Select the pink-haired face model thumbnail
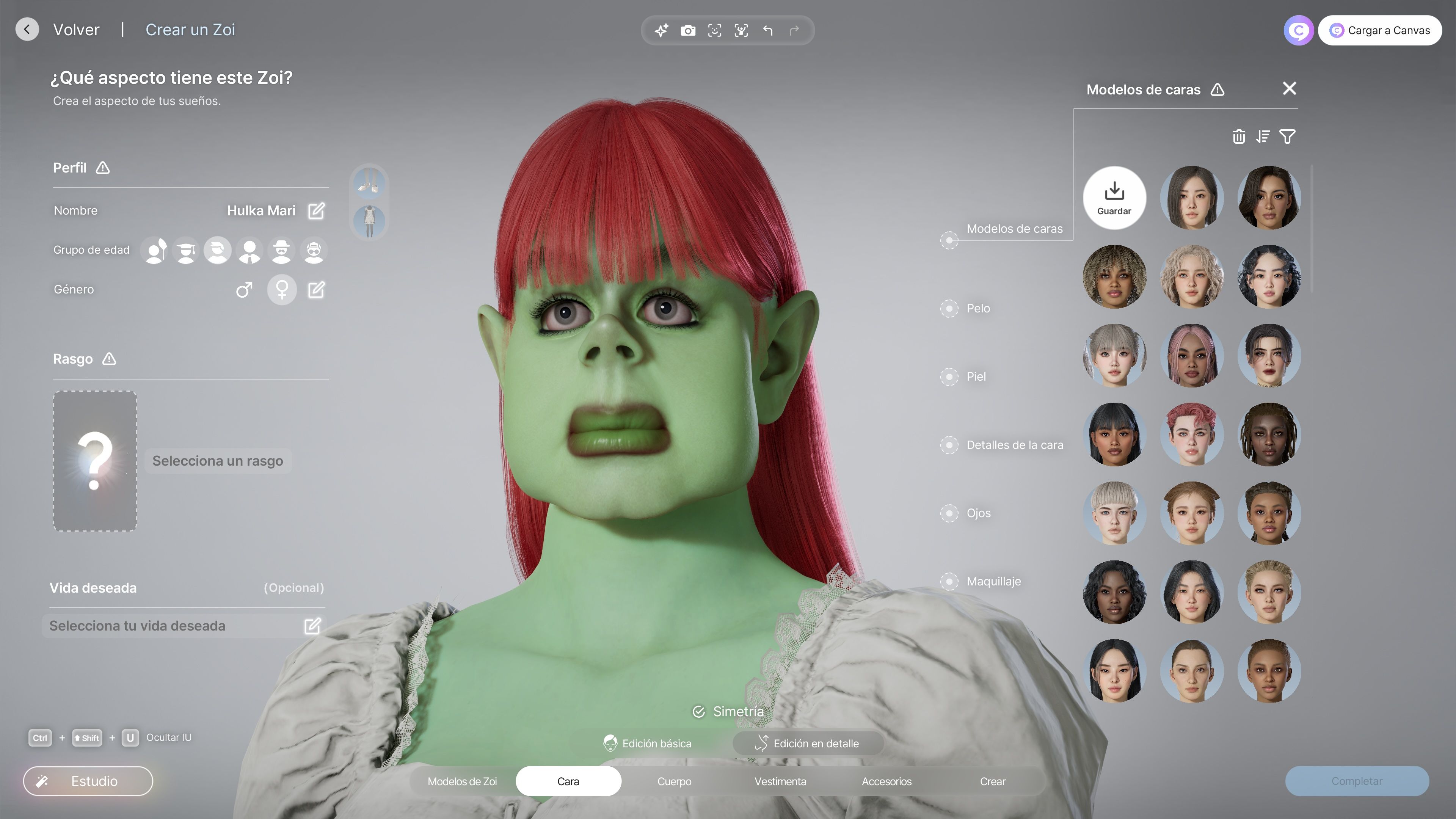The width and height of the screenshot is (1456, 819). point(1192,356)
